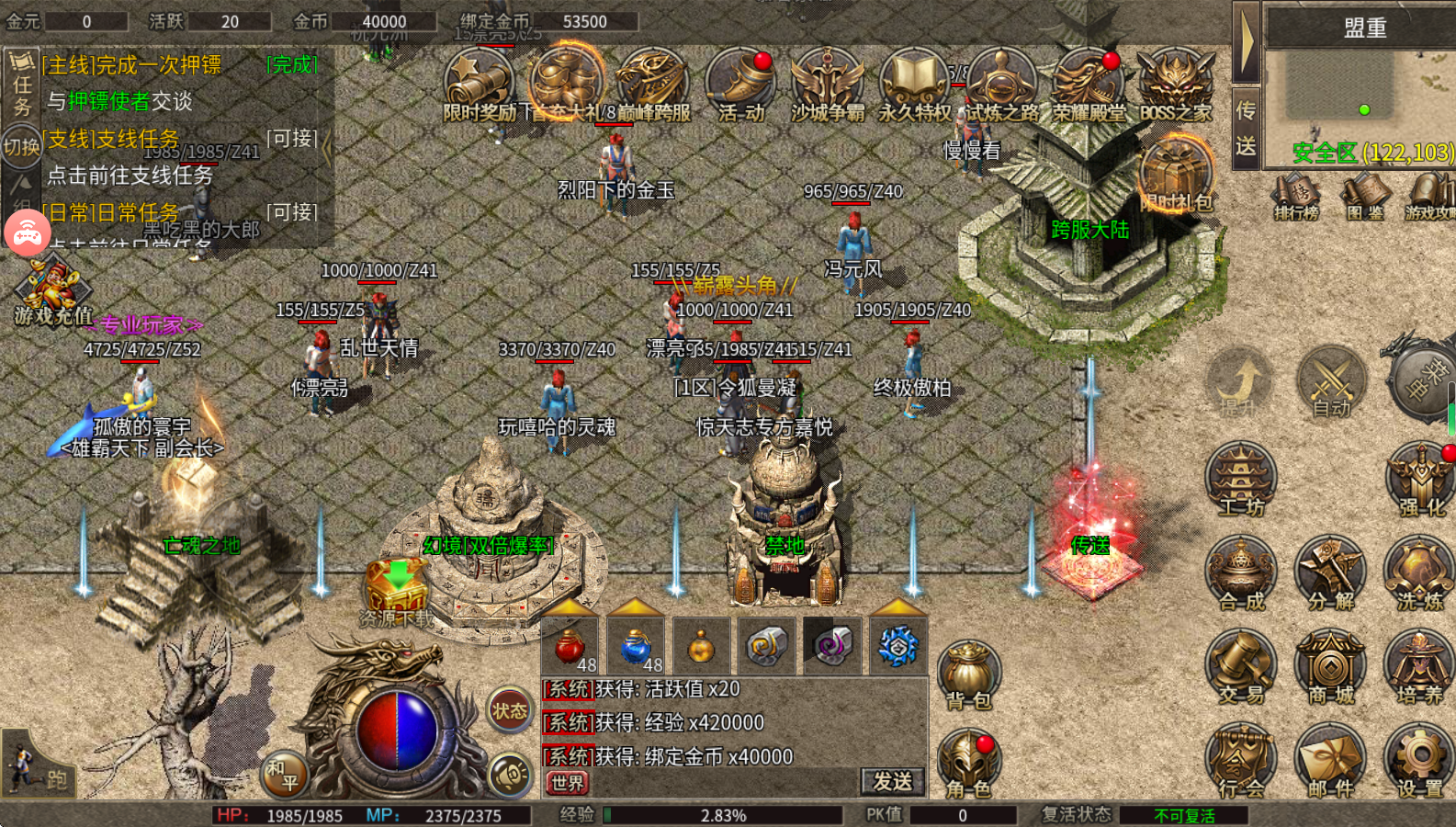Image resolution: width=1456 pixels, height=827 pixels.
Task: Open the 合成 synthesis menu
Action: 1241,572
